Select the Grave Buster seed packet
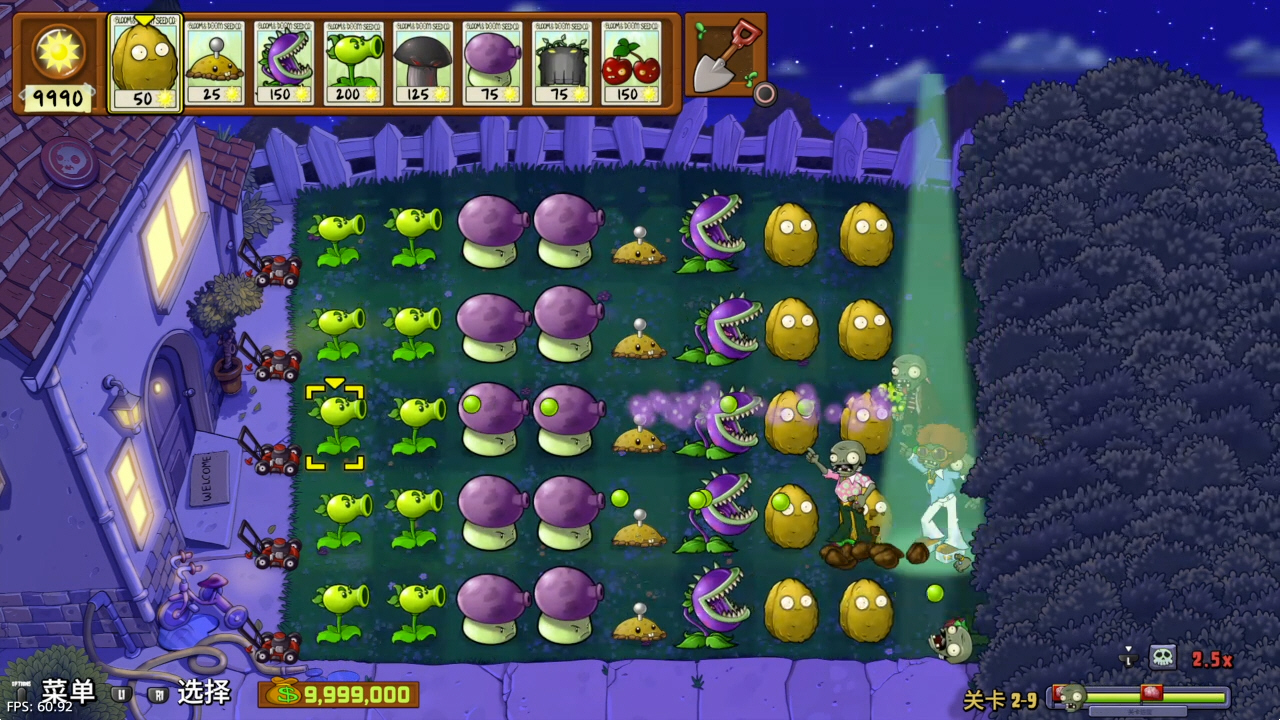This screenshot has height=720, width=1280. pyautogui.click(x=561, y=64)
